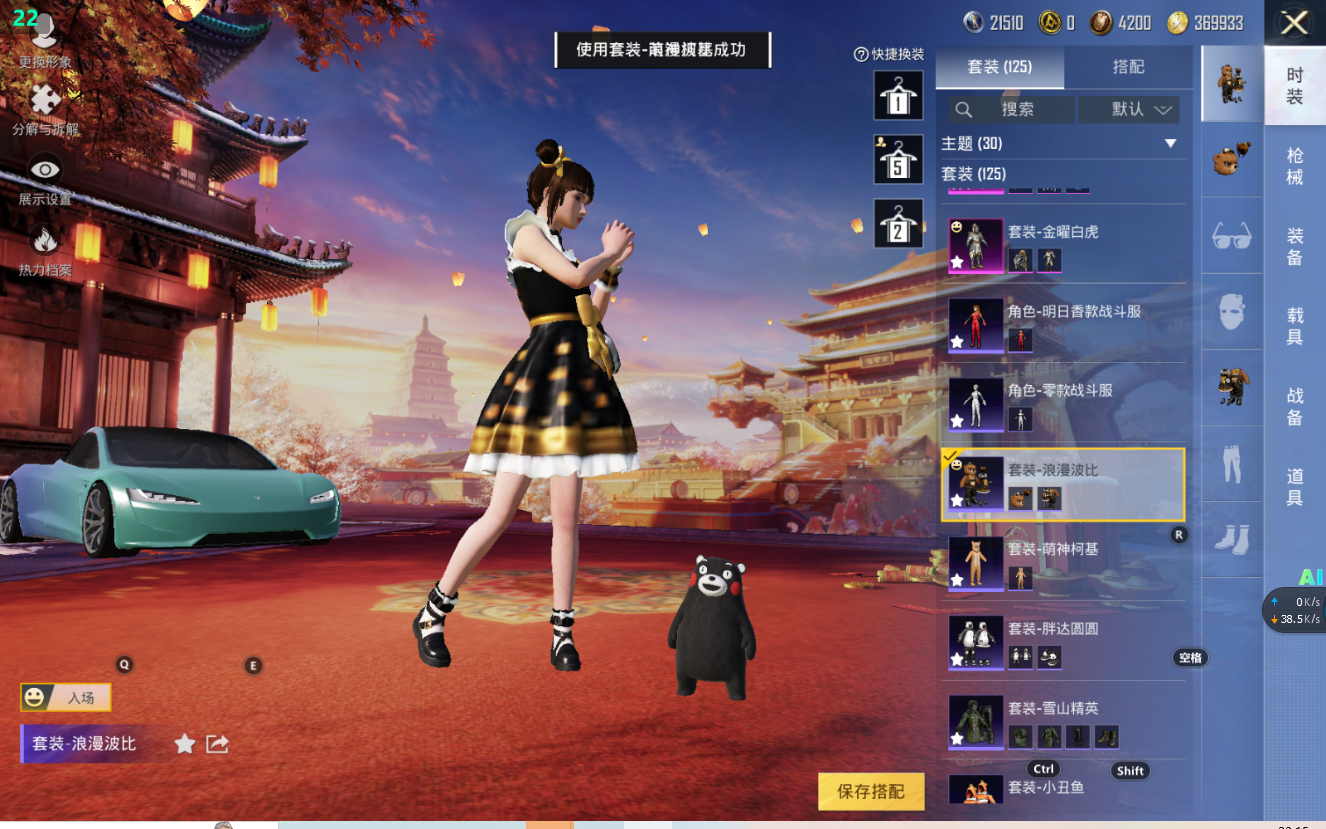The image size is (1326, 829).
Task: Open the 枪械 category
Action: pos(1294,166)
